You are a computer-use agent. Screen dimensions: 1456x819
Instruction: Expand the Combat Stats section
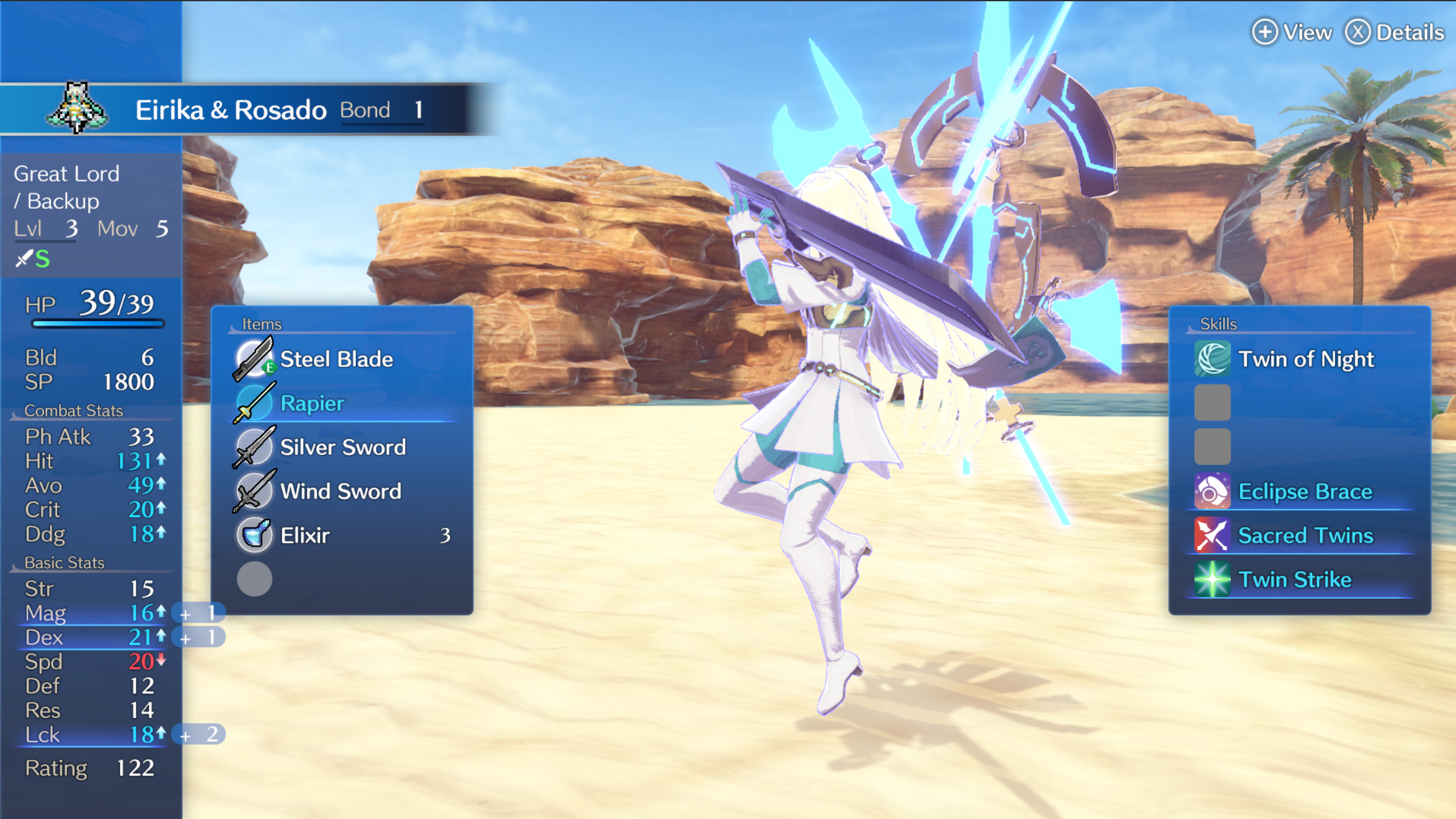pos(73,410)
